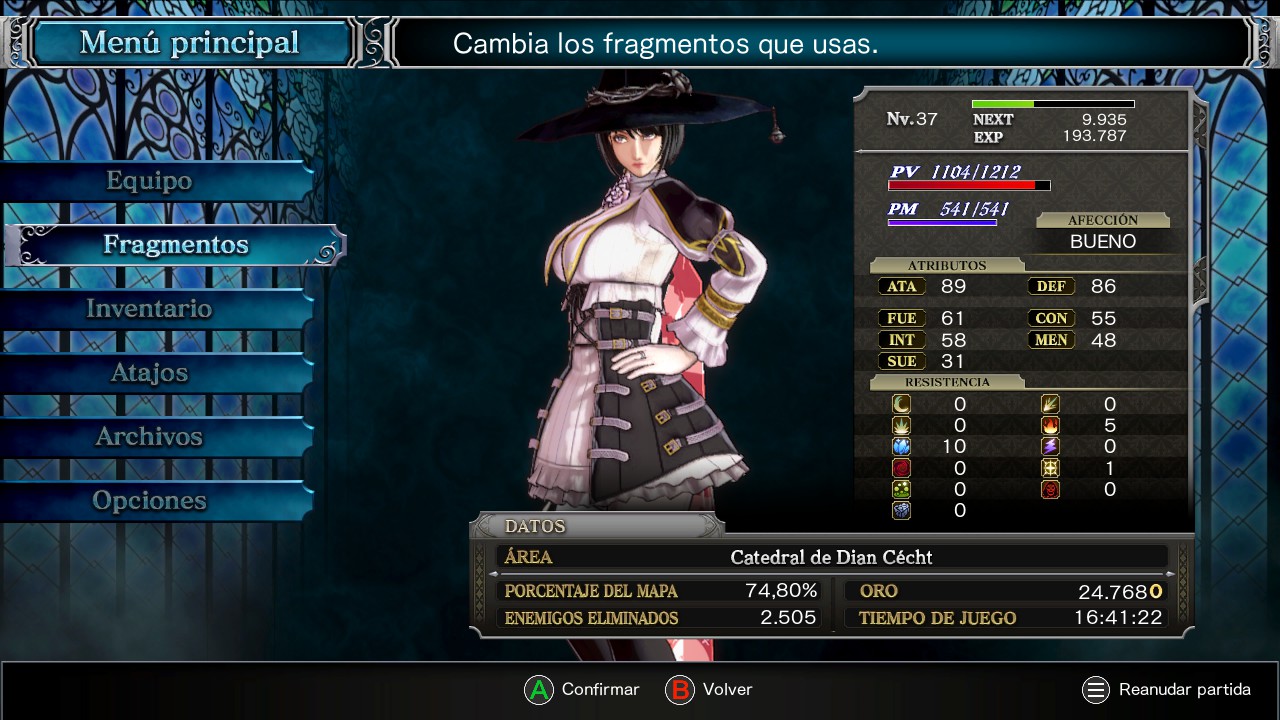Viewport: 1280px width, 720px height.
Task: Open the Inventario menu
Action: click(x=150, y=309)
